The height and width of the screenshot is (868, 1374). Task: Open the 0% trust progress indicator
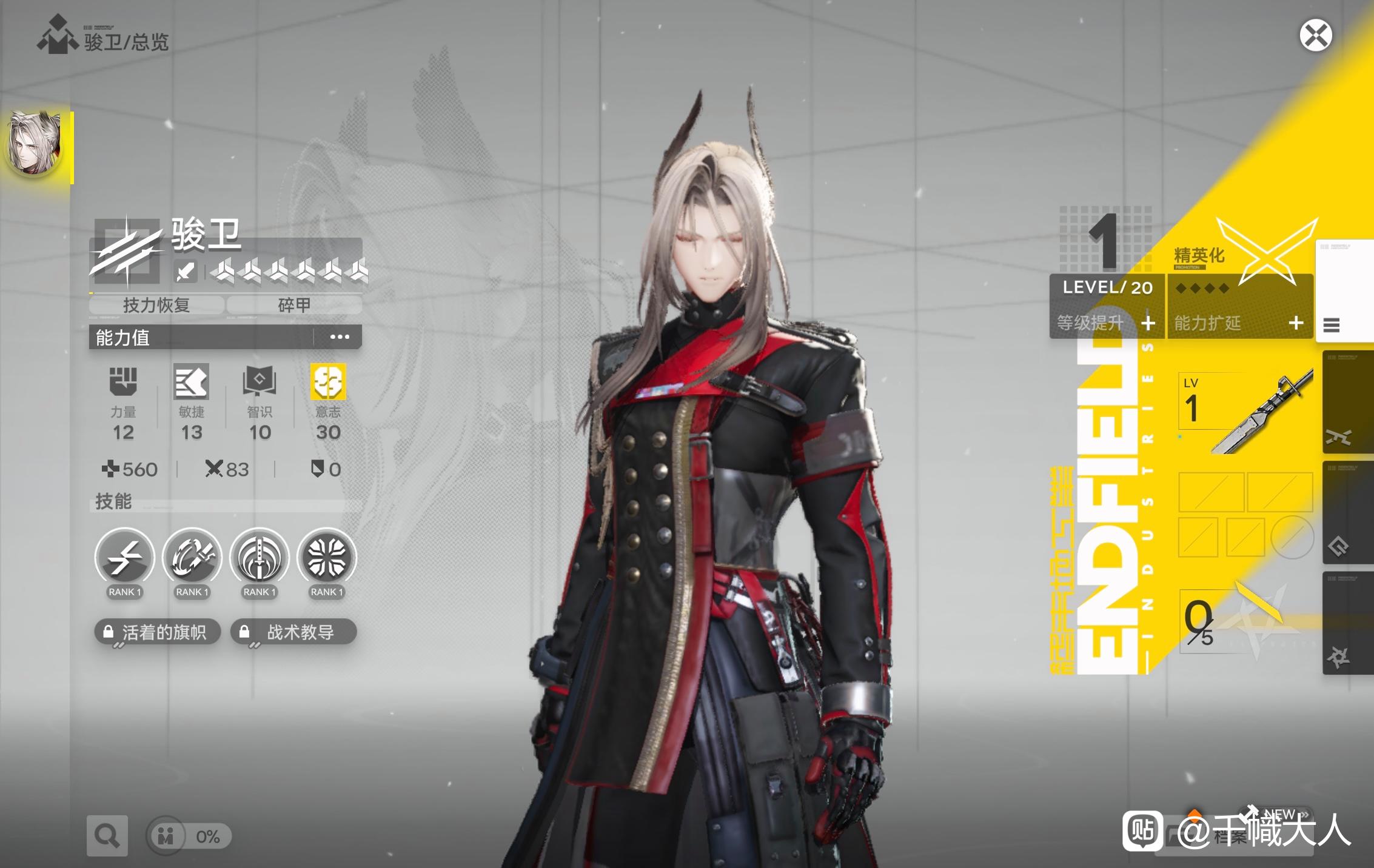189,836
